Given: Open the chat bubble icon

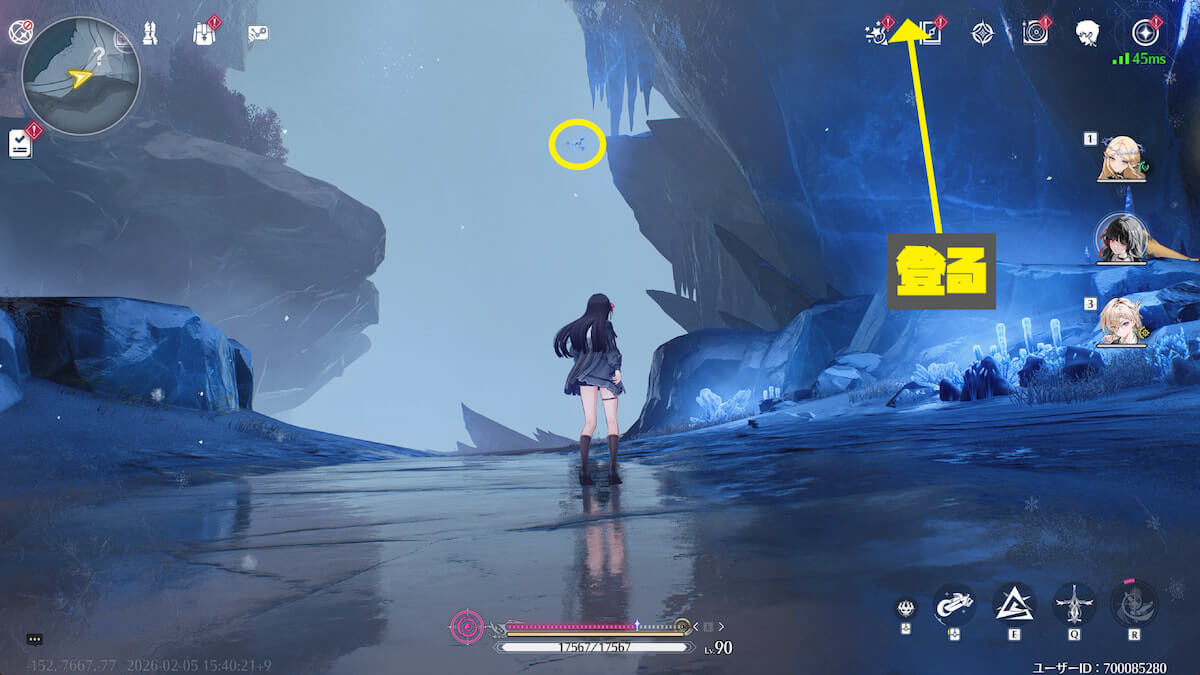Looking at the screenshot, I should pyautogui.click(x=35, y=639).
